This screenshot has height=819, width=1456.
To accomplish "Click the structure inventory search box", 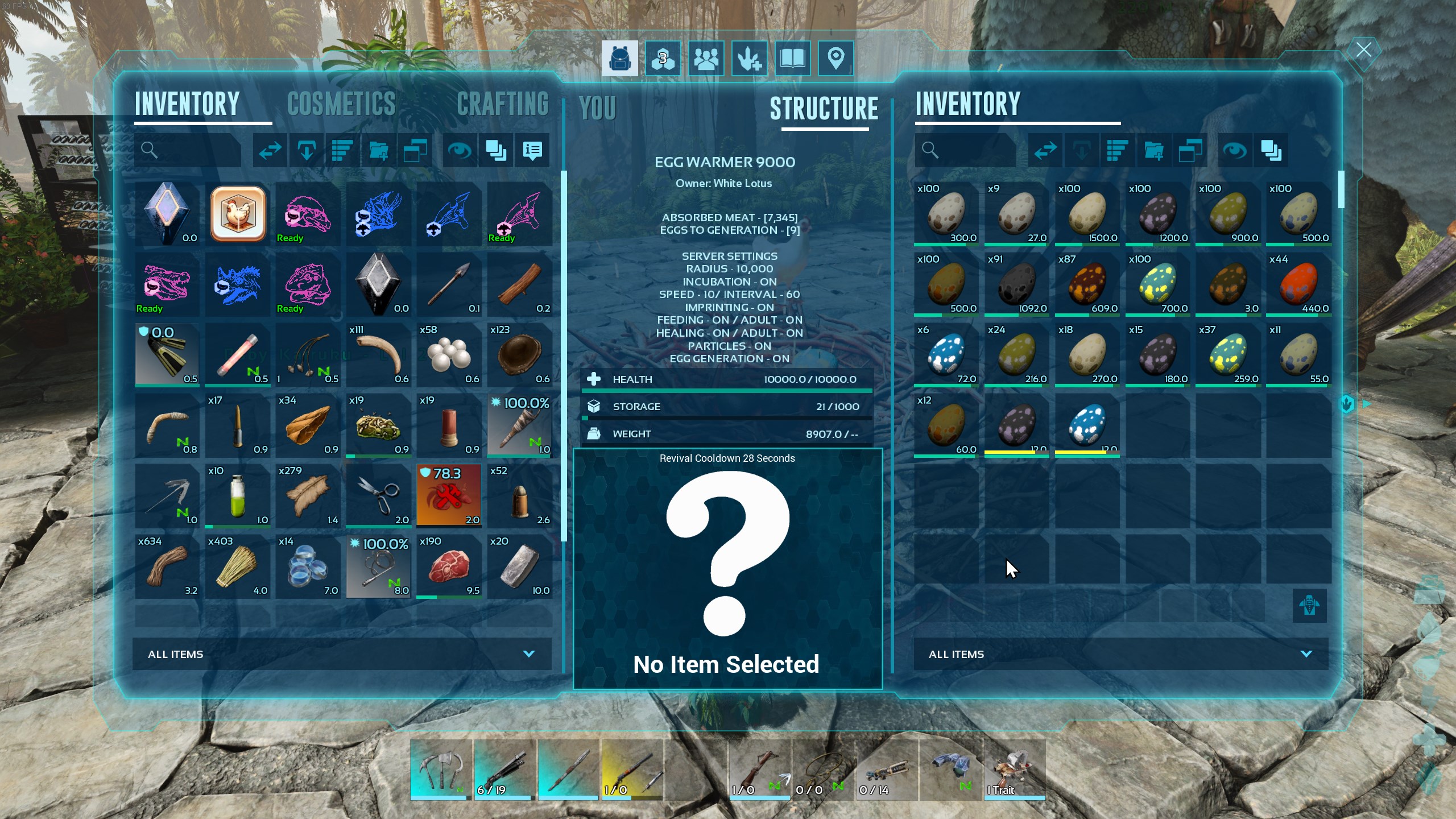I will click(966, 150).
